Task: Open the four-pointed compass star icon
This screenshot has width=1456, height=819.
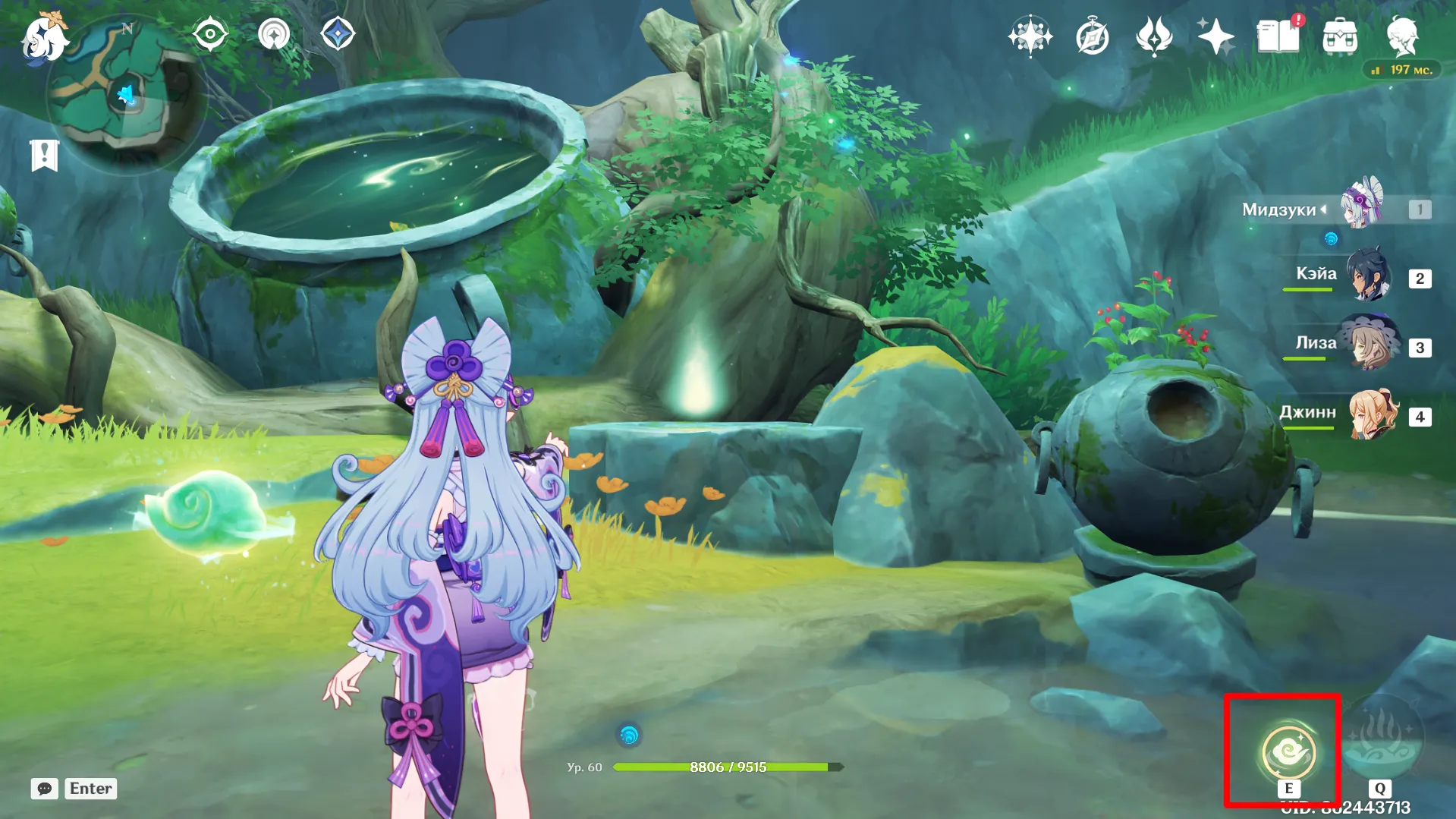Action: 1030,36
